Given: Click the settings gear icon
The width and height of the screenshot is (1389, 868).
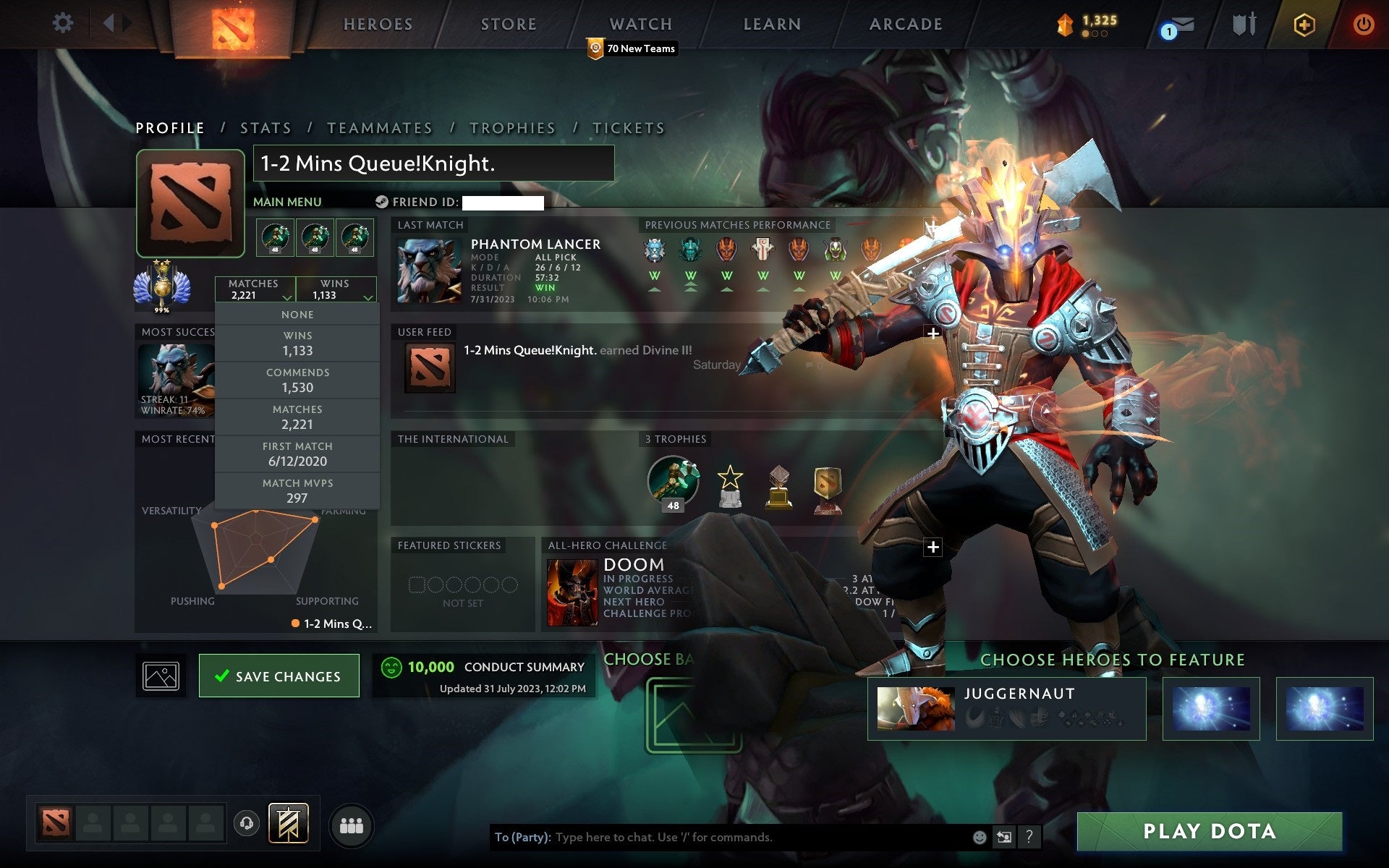Looking at the screenshot, I should tap(64, 23).
